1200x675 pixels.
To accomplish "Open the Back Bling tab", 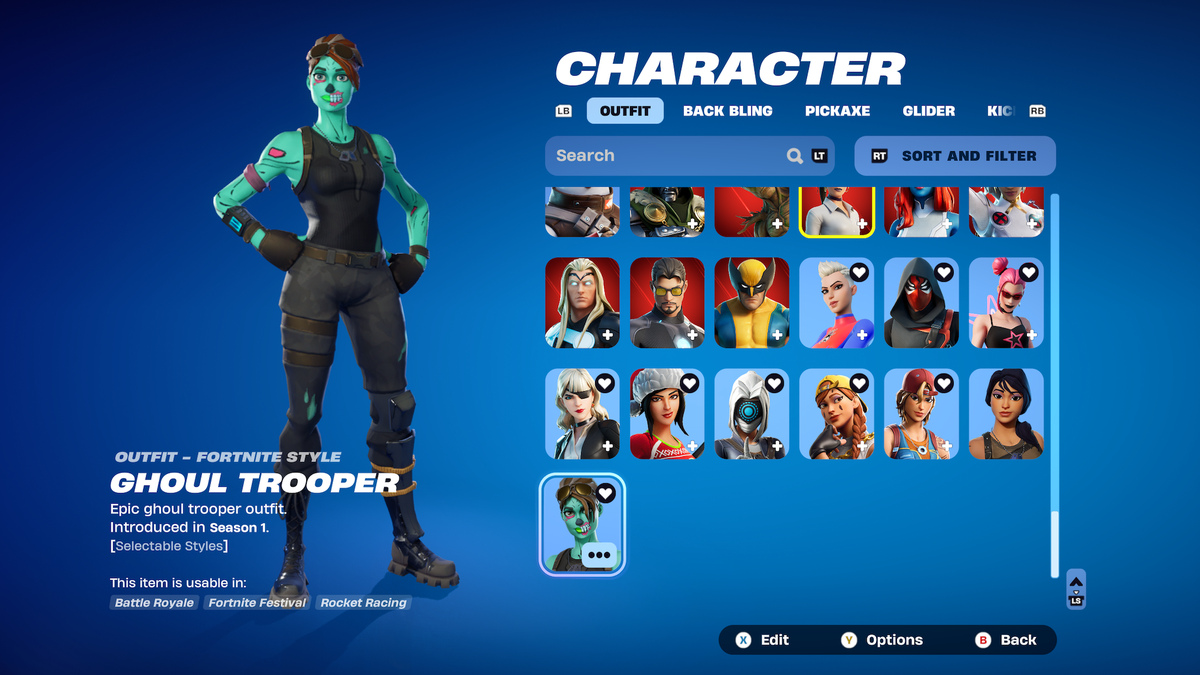I will point(727,111).
